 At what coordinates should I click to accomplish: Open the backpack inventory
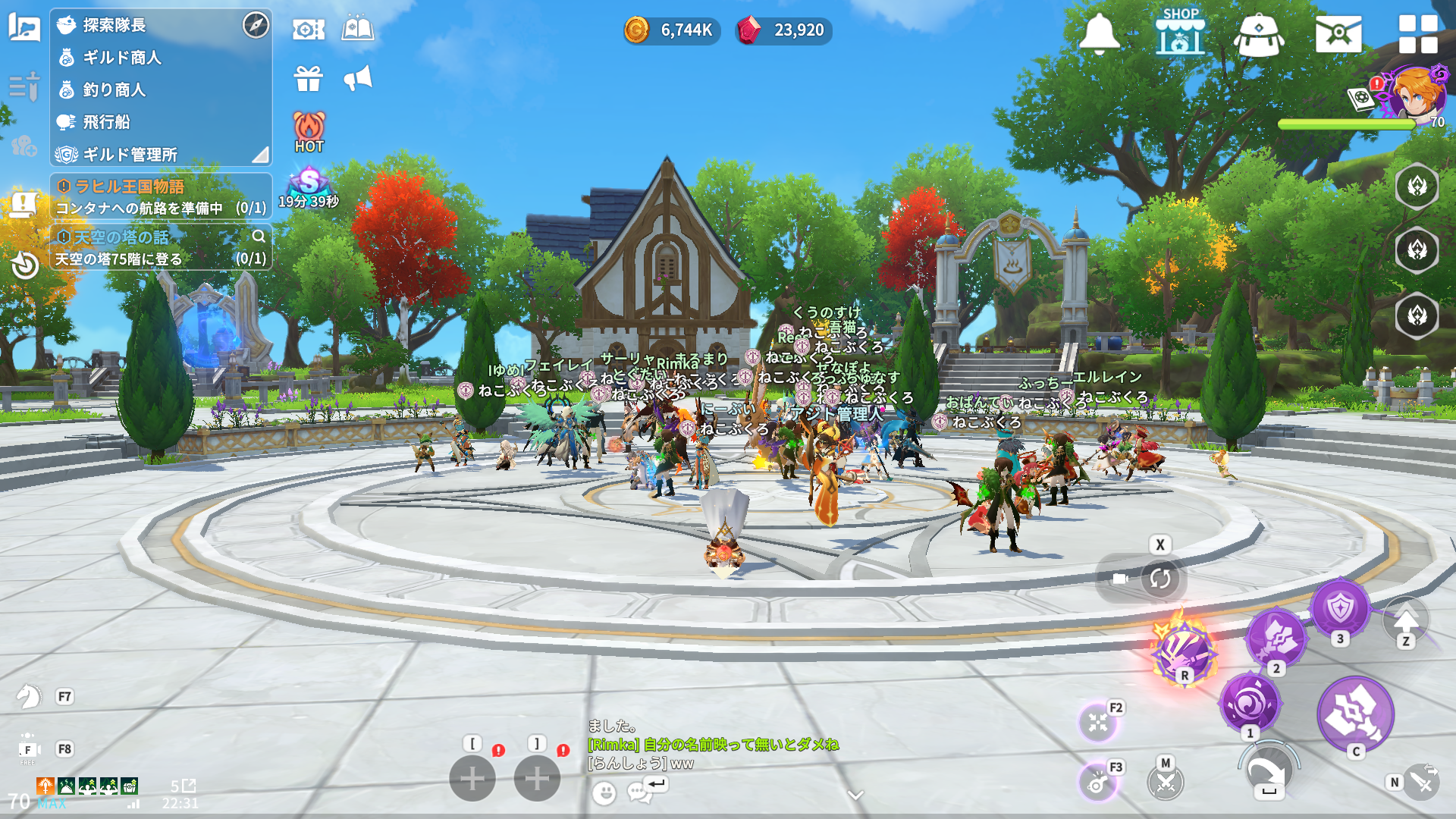pyautogui.click(x=1258, y=34)
